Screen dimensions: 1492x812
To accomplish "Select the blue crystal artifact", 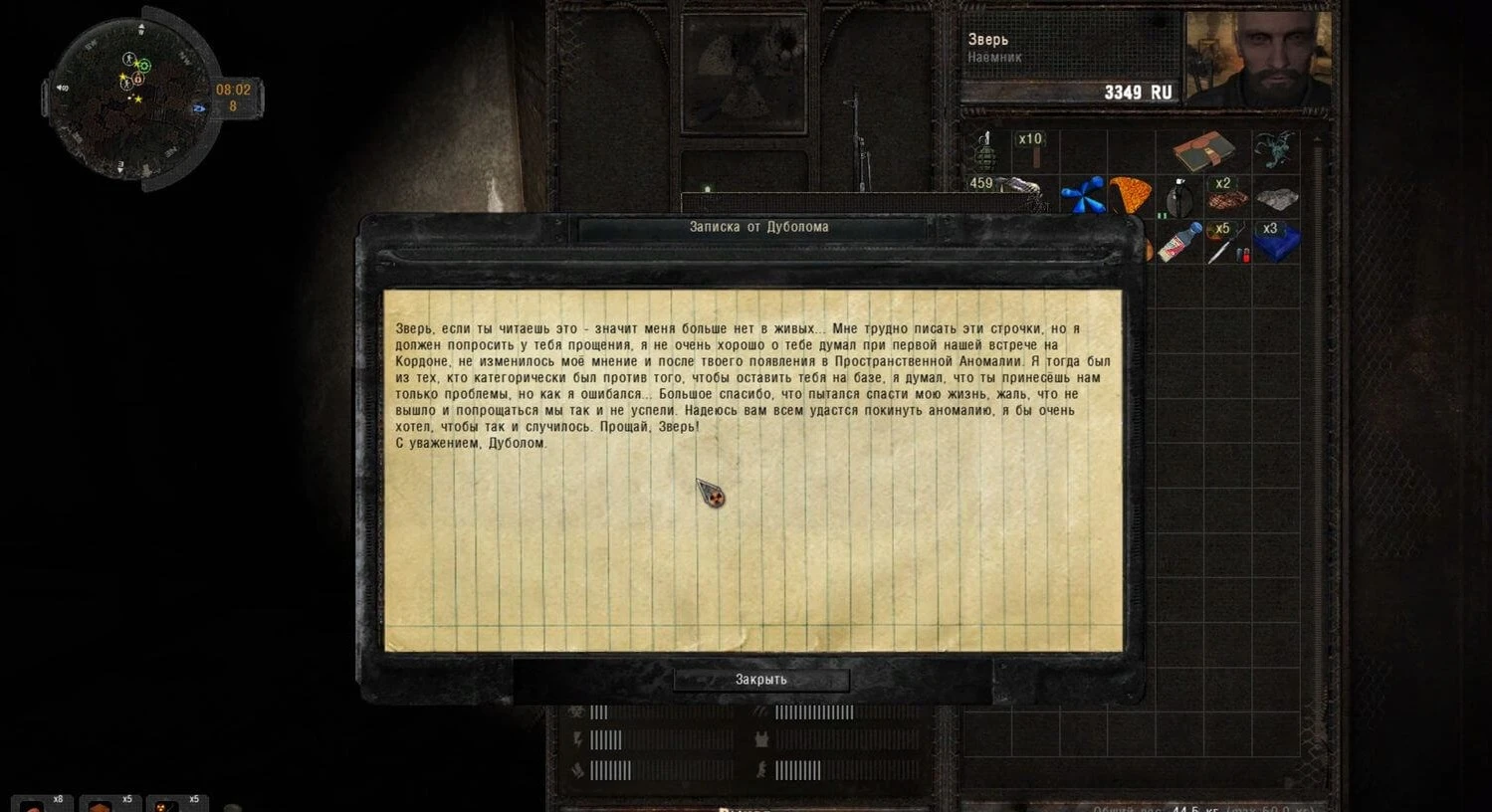I will point(1082,195).
